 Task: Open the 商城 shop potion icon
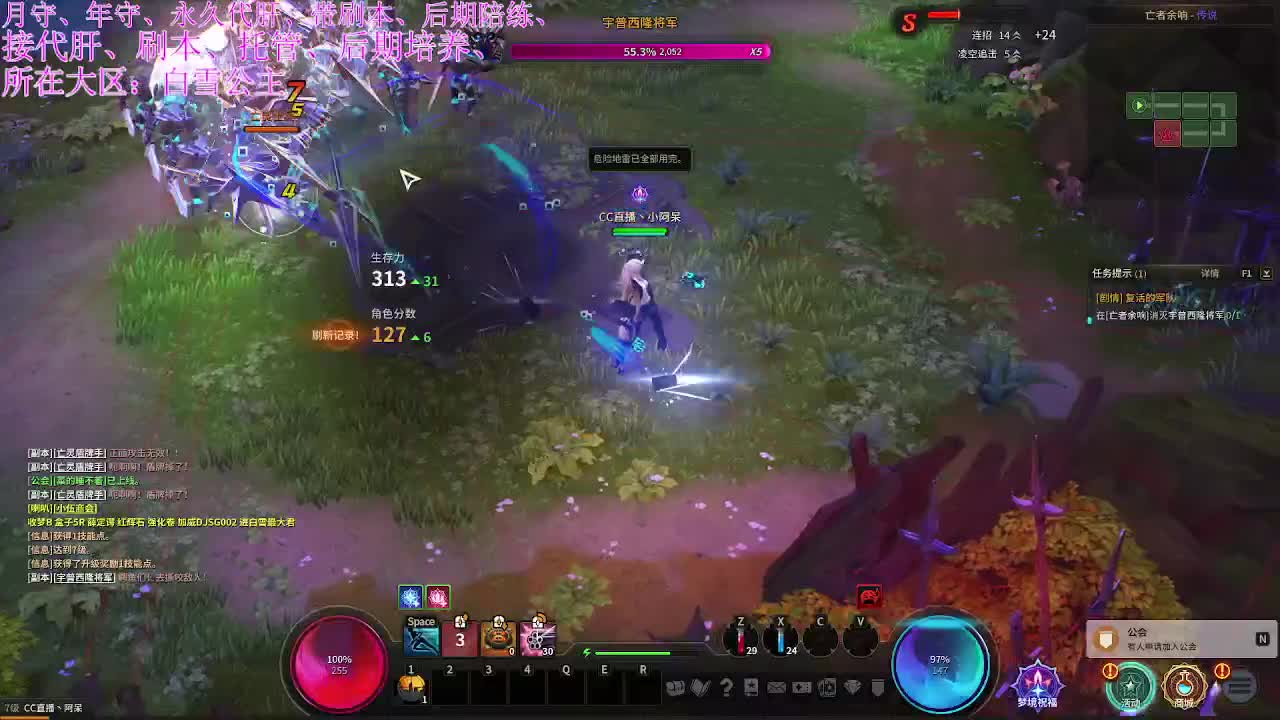(x=1186, y=688)
